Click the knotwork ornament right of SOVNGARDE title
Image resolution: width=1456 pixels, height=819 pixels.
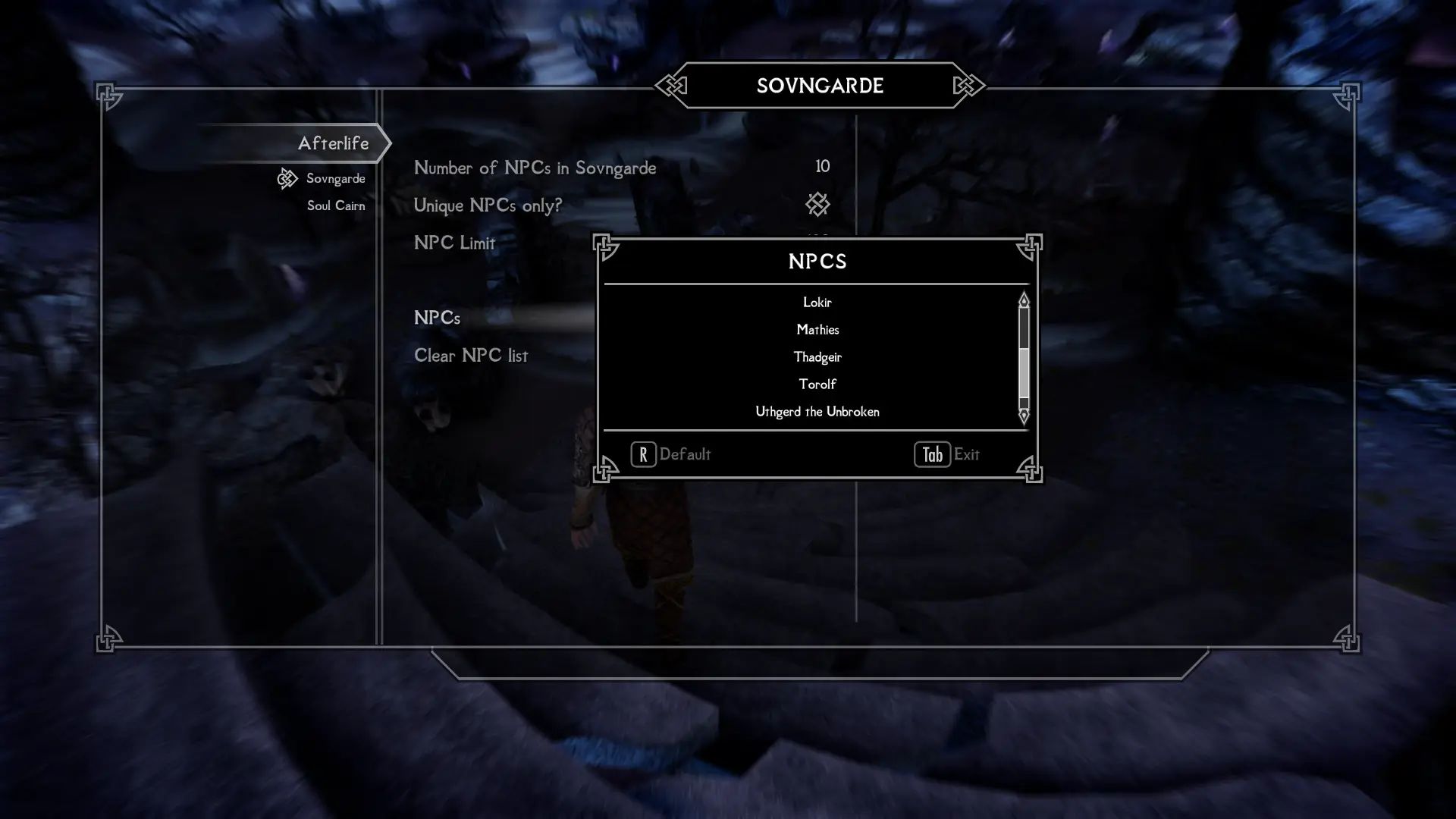[x=964, y=86]
